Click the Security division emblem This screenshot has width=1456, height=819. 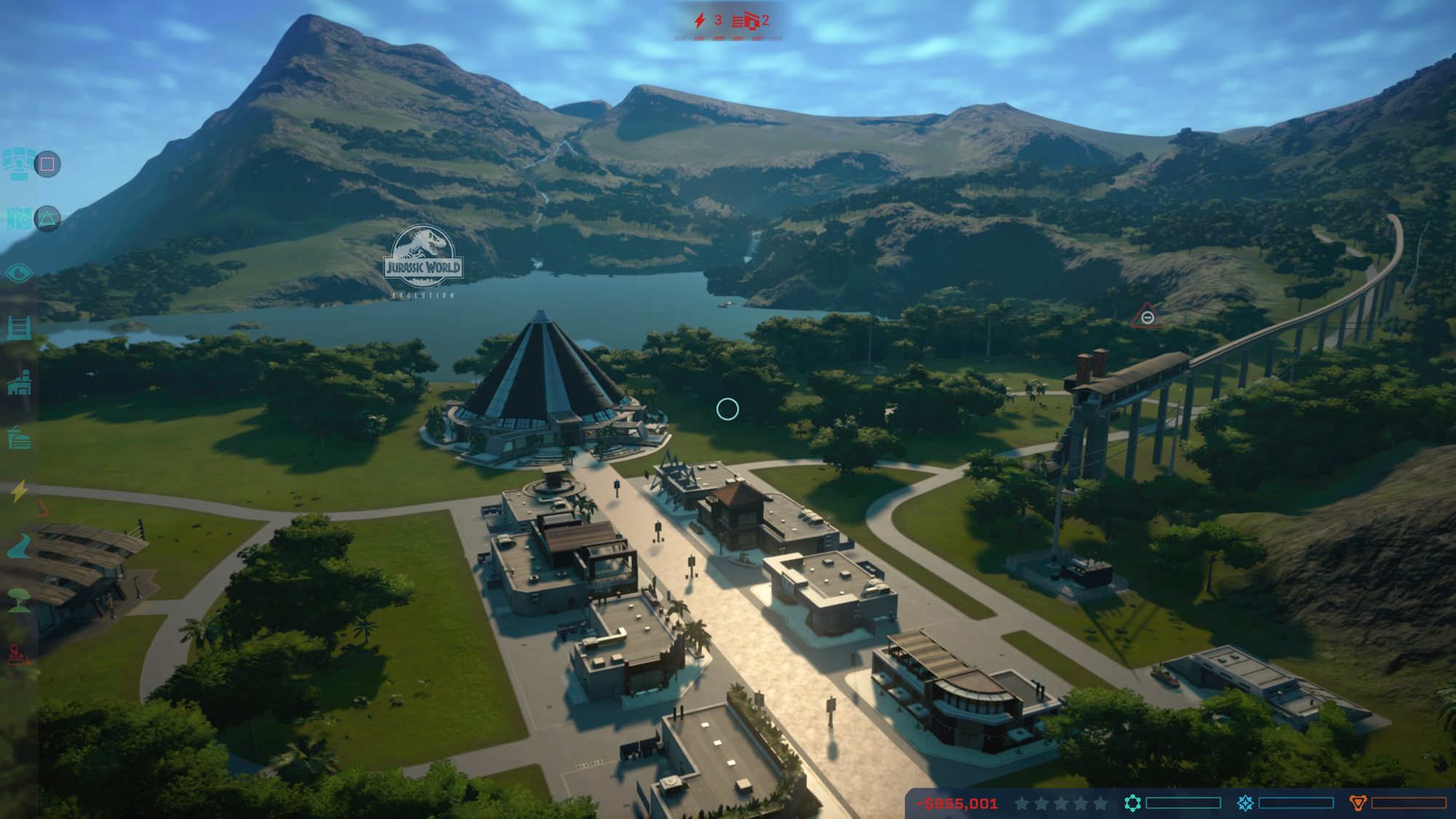(x=1358, y=803)
